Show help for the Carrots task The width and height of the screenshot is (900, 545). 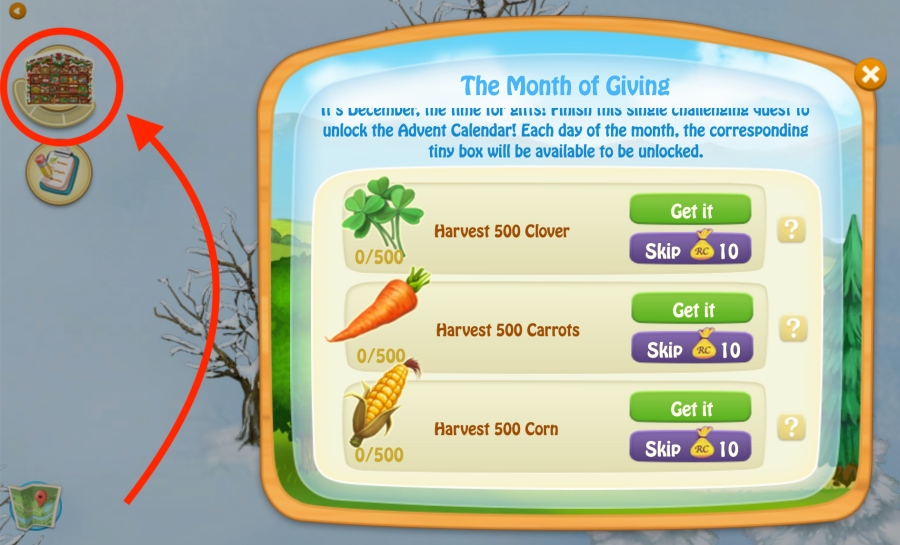pyautogui.click(x=792, y=329)
